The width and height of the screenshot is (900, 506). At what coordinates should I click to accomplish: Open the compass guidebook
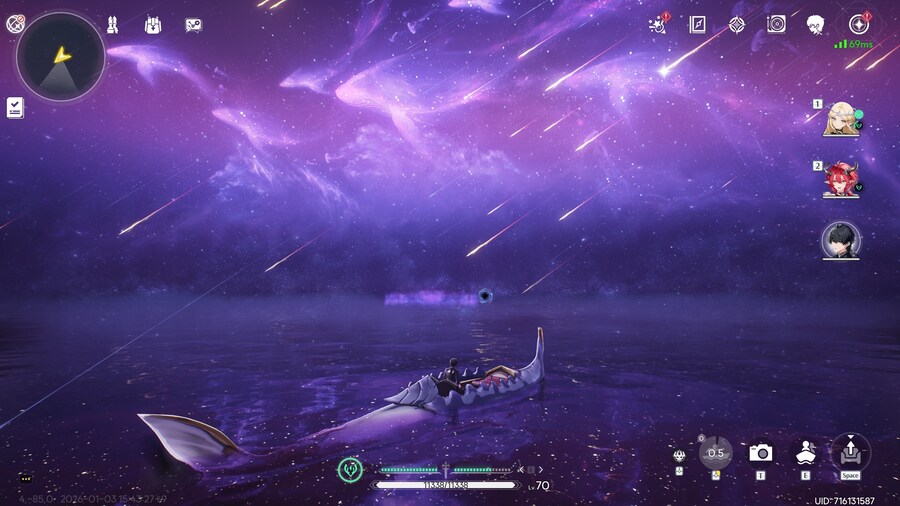click(x=698, y=24)
